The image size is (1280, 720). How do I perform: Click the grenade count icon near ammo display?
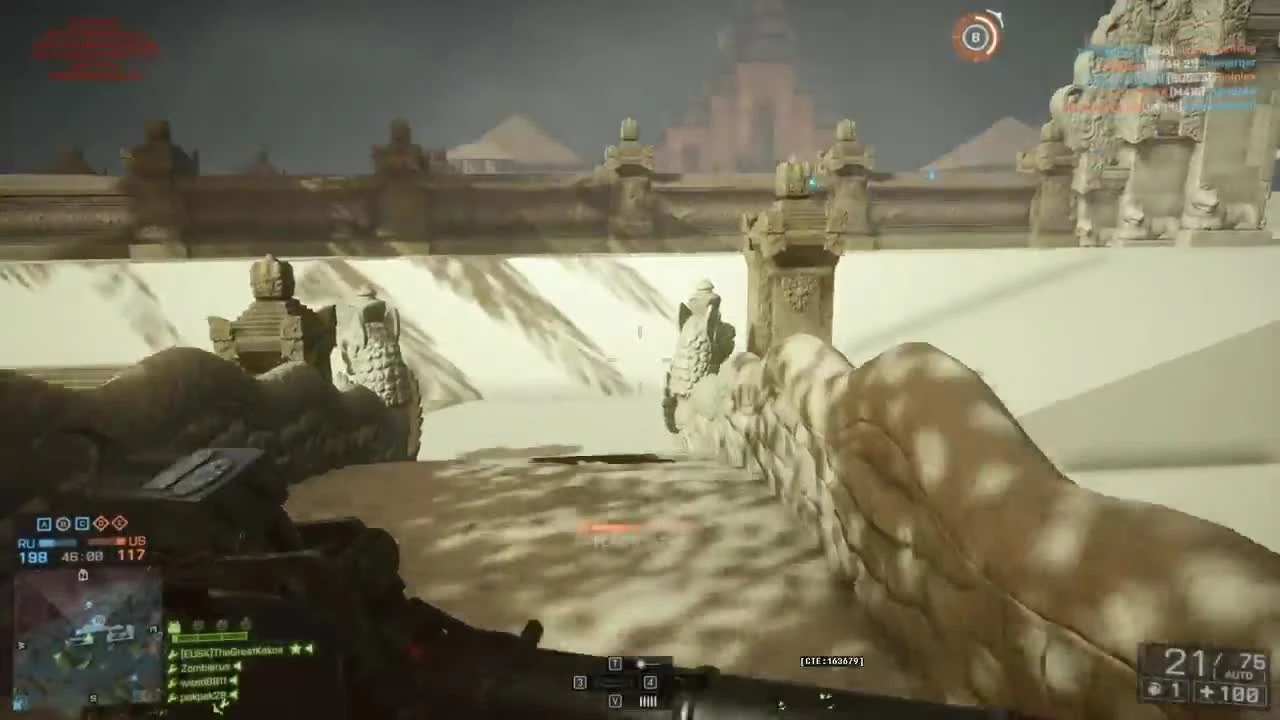pos(1153,690)
